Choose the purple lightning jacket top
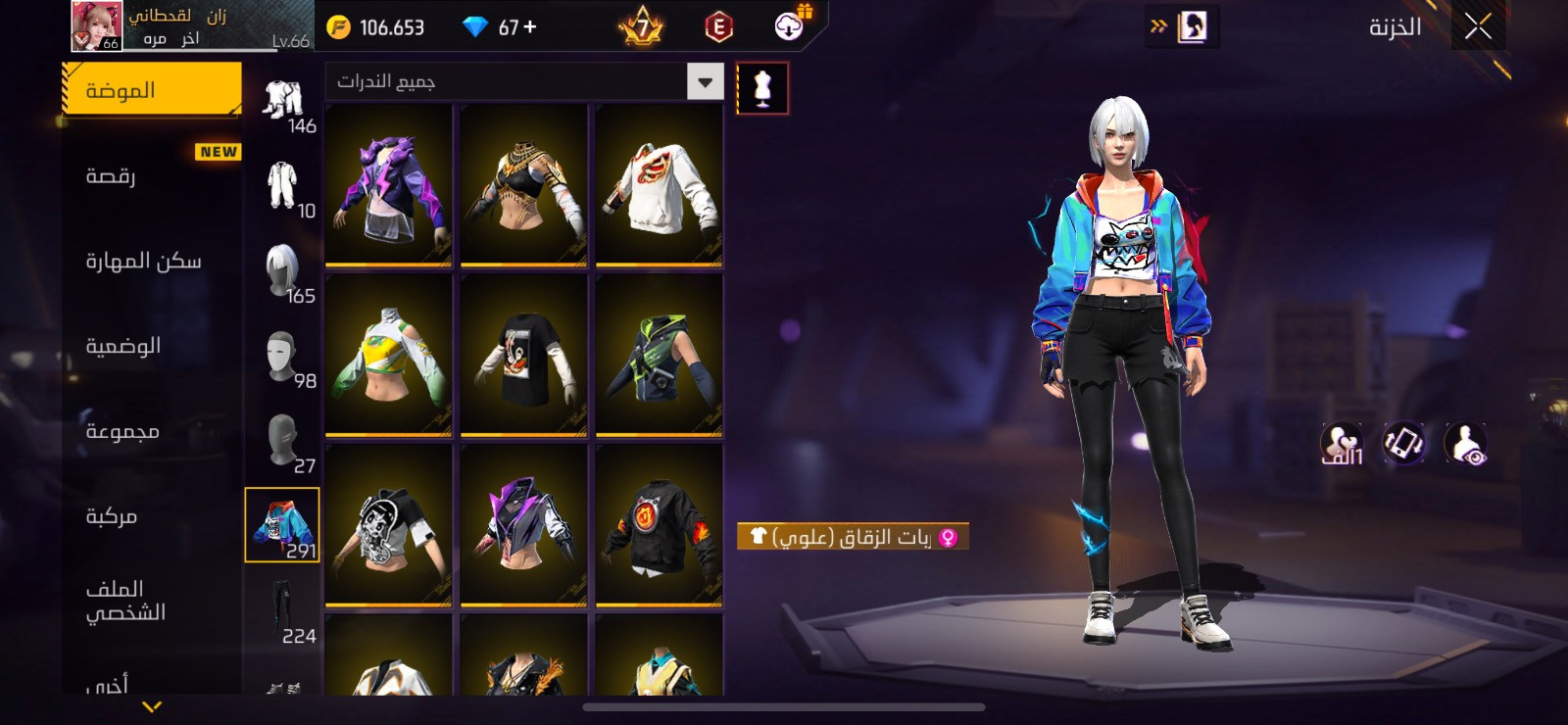The width and height of the screenshot is (1568, 725). [x=389, y=184]
